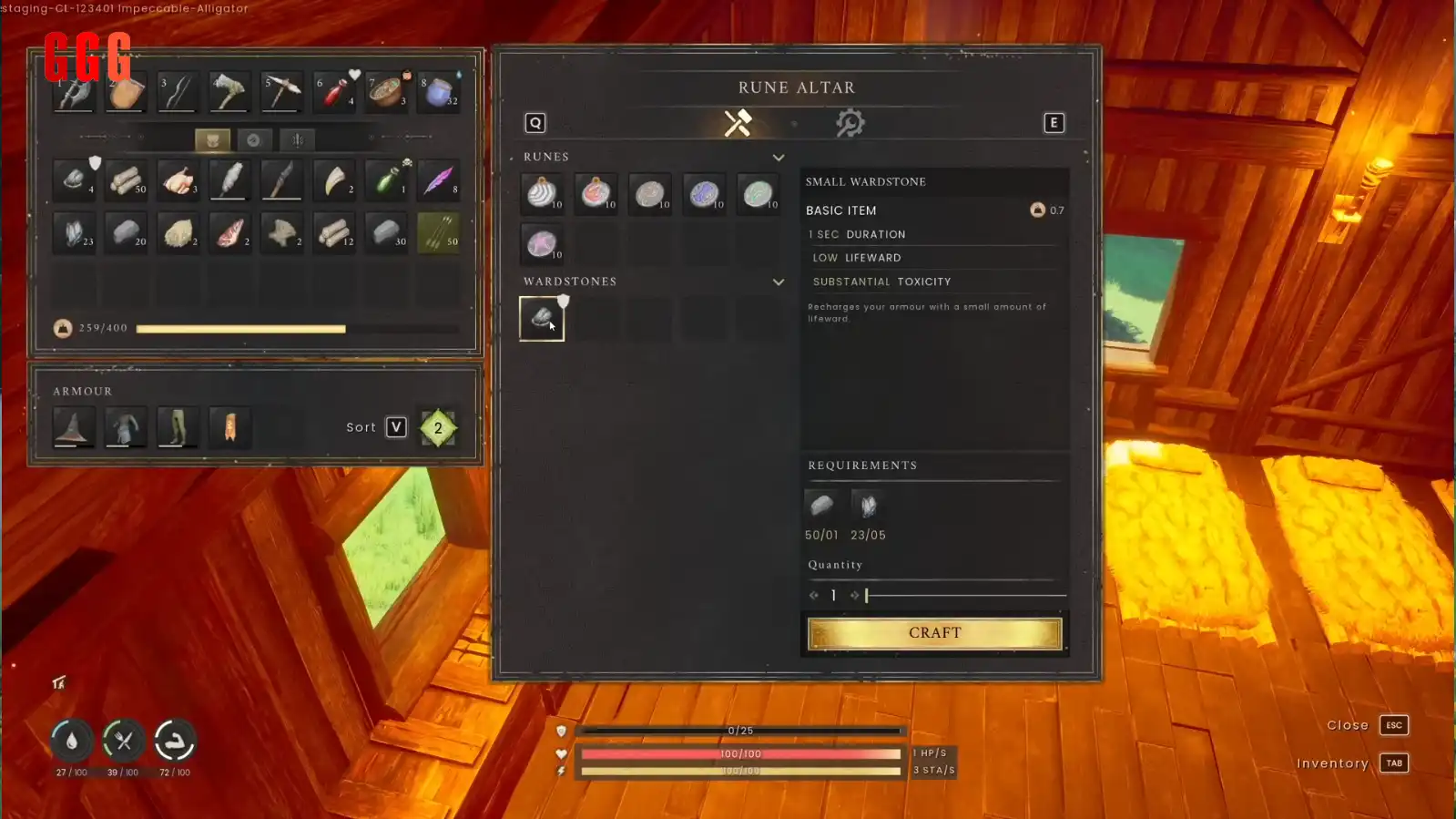Select the pink rune recipe
Screen dimensions: 1456x819
543,244
